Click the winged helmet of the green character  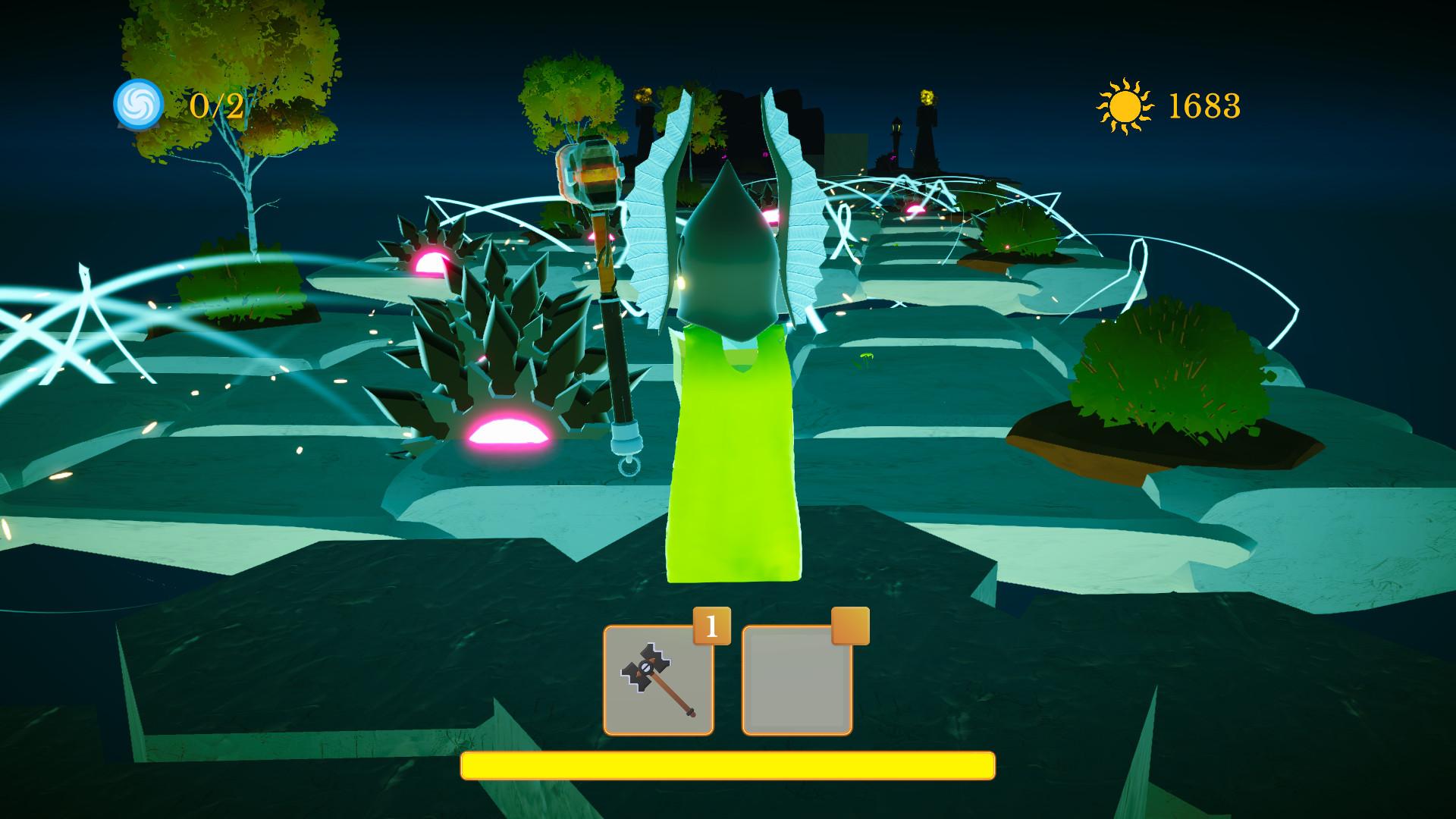pyautogui.click(x=726, y=250)
